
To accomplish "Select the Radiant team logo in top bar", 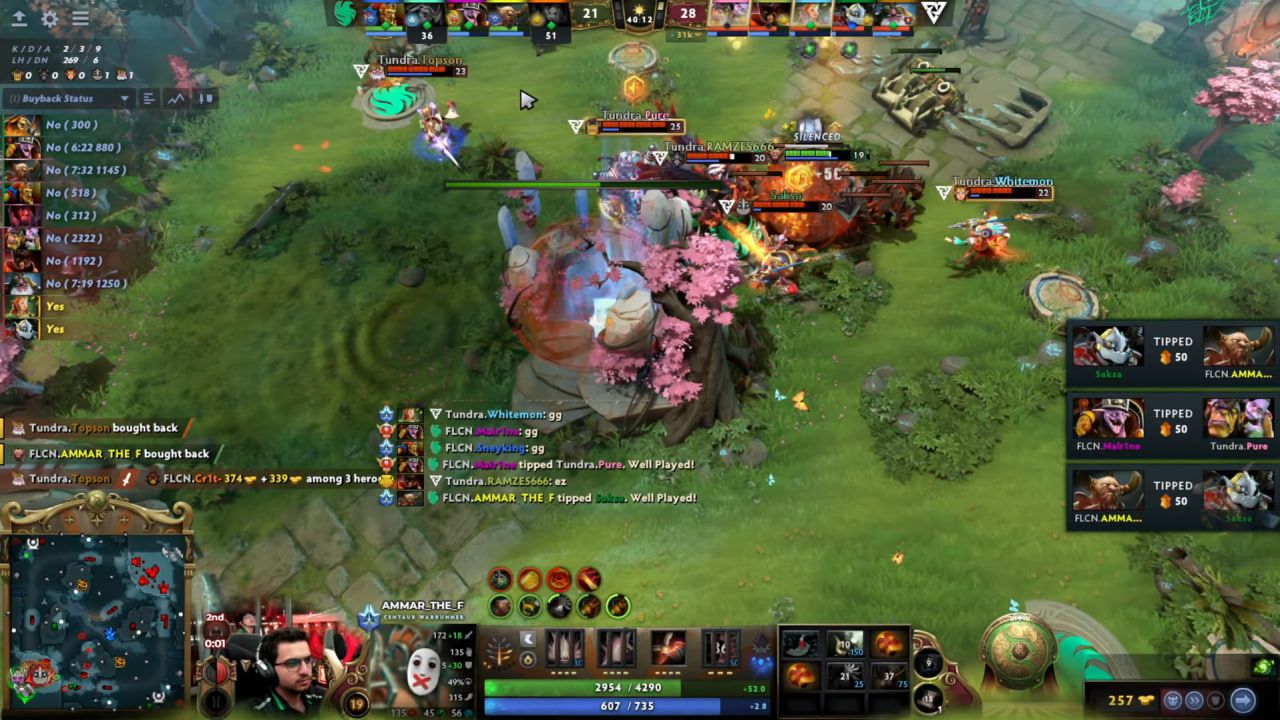I will coord(345,13).
